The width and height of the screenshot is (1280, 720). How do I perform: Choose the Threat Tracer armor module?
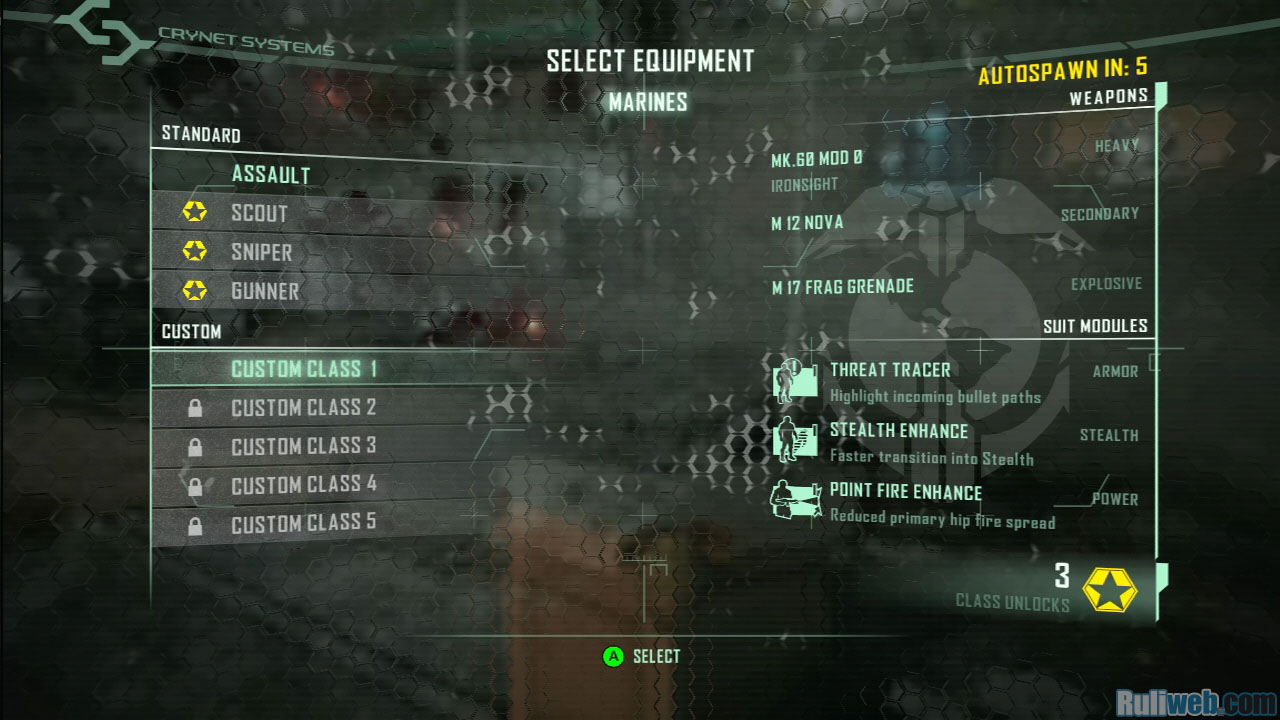pos(889,371)
